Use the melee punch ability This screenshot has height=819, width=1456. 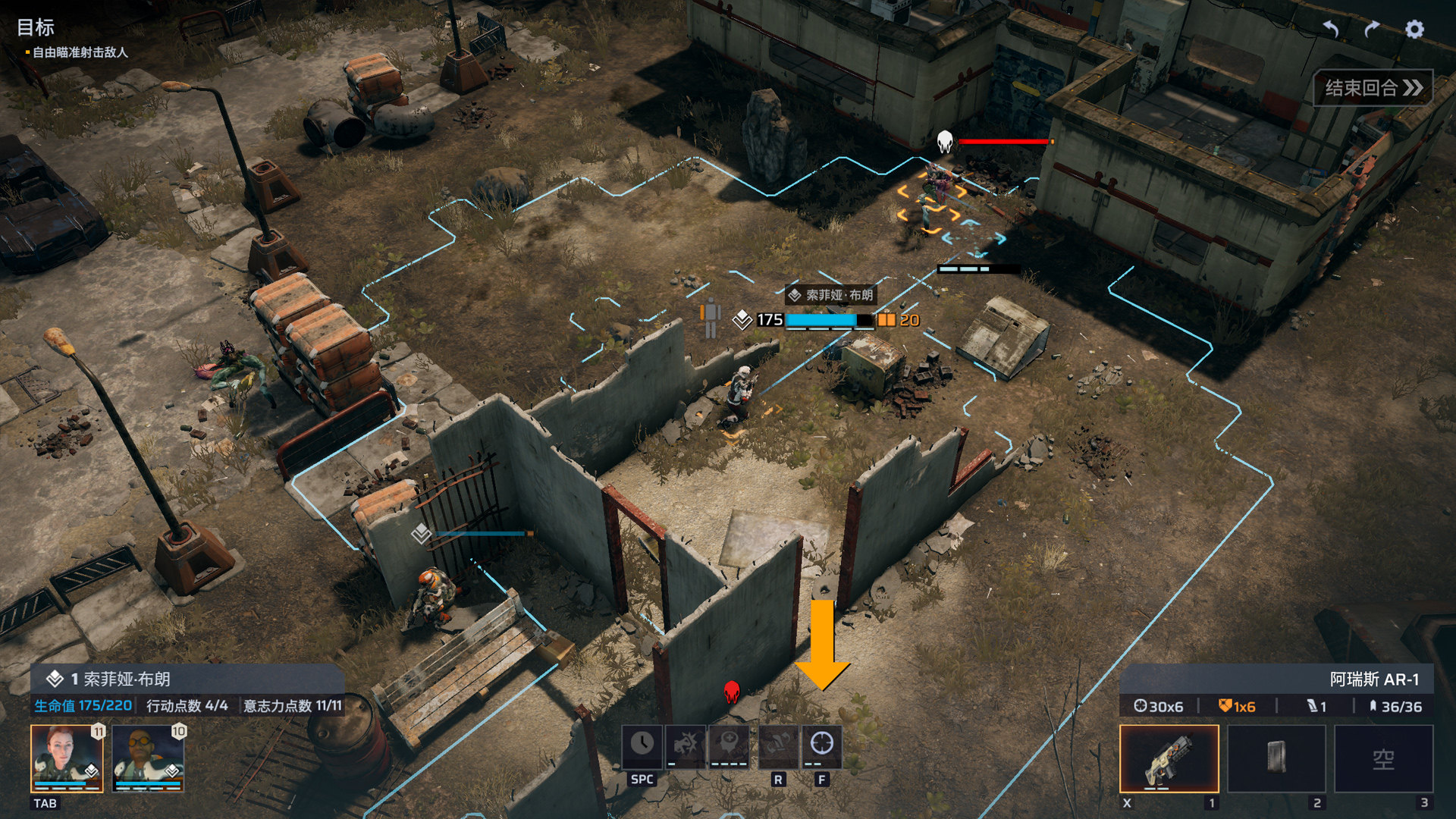coord(686,745)
